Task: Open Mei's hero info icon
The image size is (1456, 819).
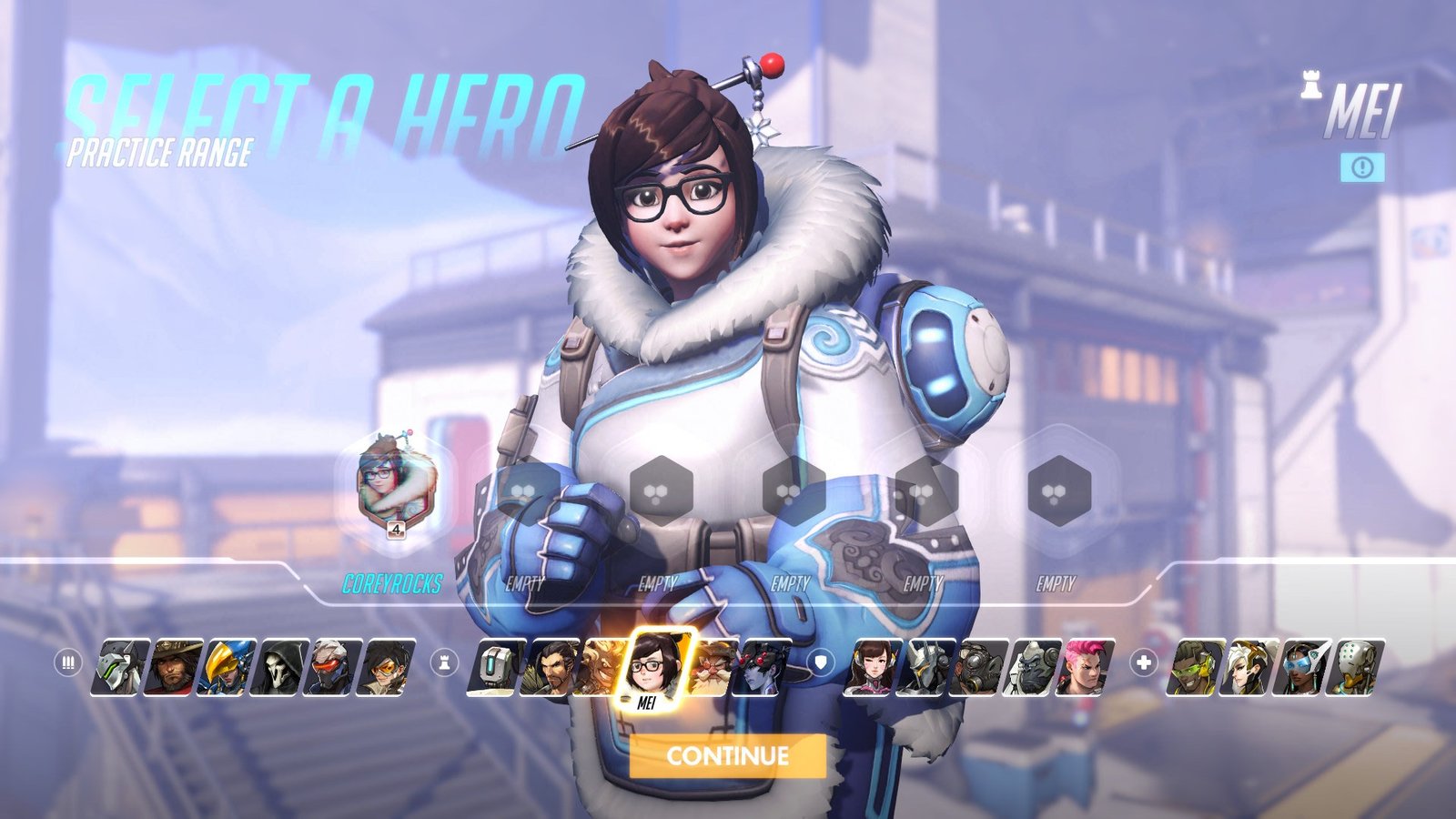Action: [x=1362, y=167]
